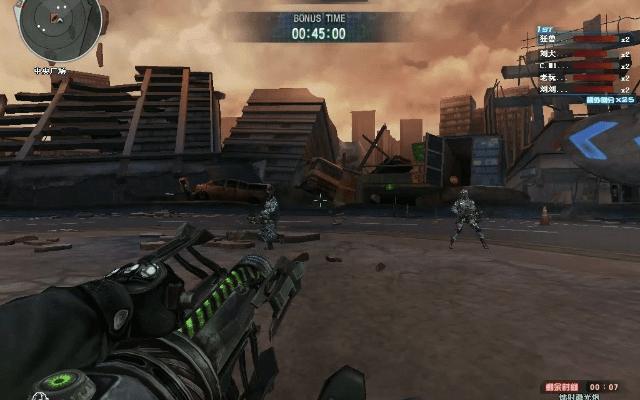640x400 pixels.
Task: Select the player row 老玩
Action: click(x=578, y=76)
